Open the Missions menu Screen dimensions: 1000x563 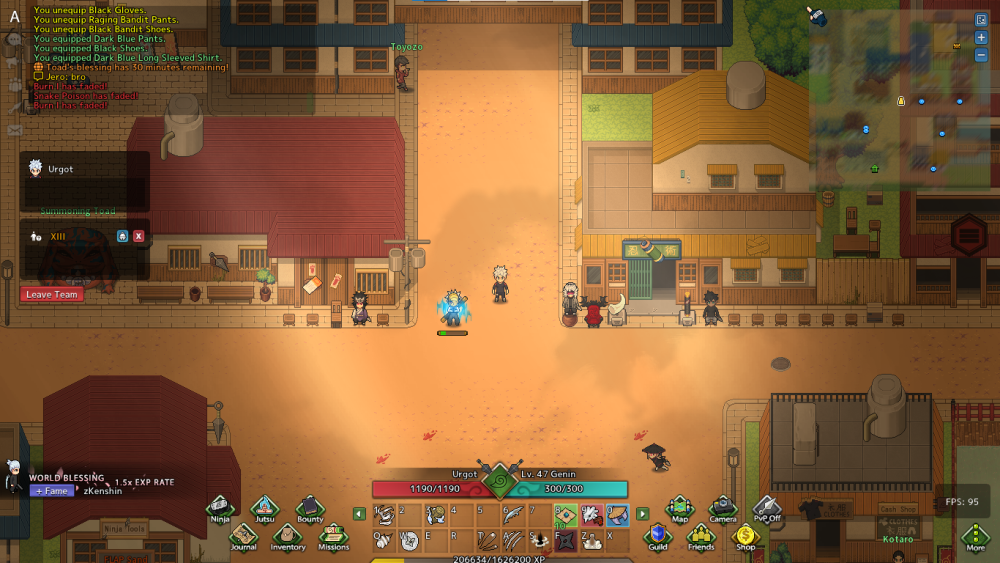[x=334, y=537]
